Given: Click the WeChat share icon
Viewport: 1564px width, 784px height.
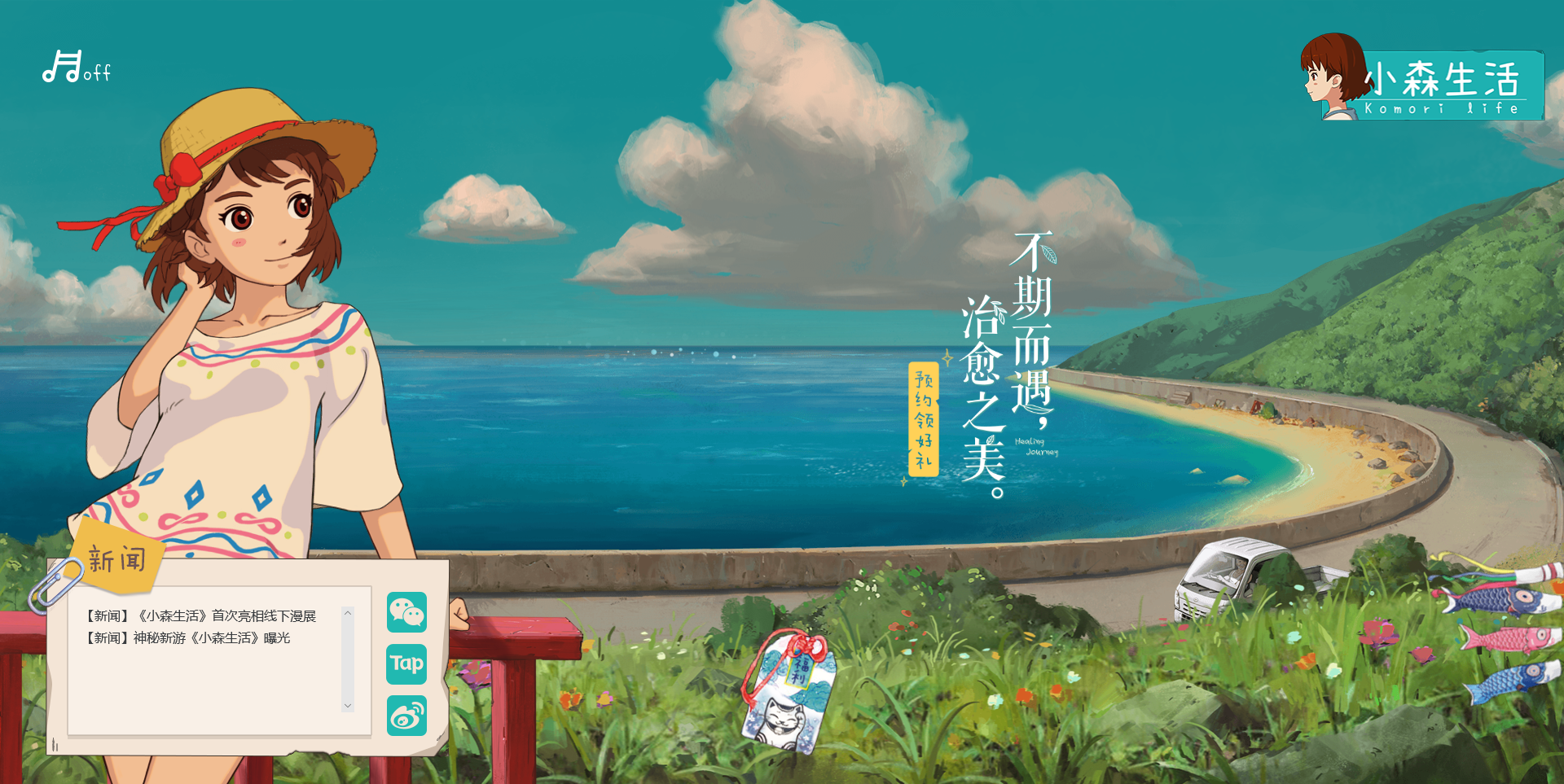Looking at the screenshot, I should point(406,612).
